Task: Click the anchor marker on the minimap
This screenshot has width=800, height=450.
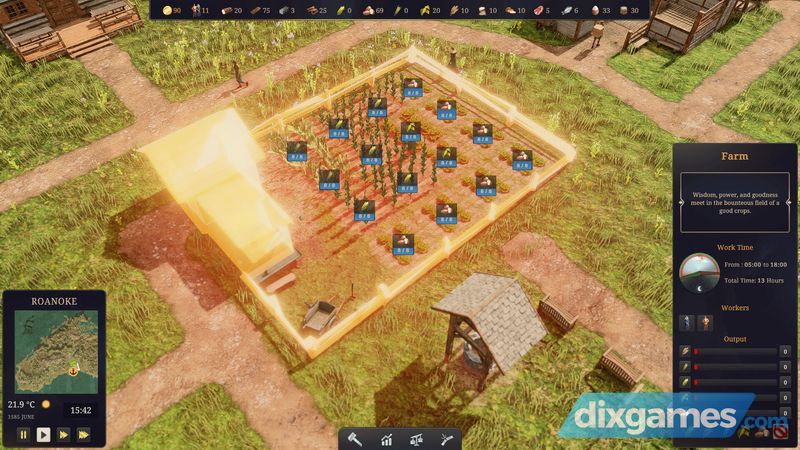Action: 73,371
